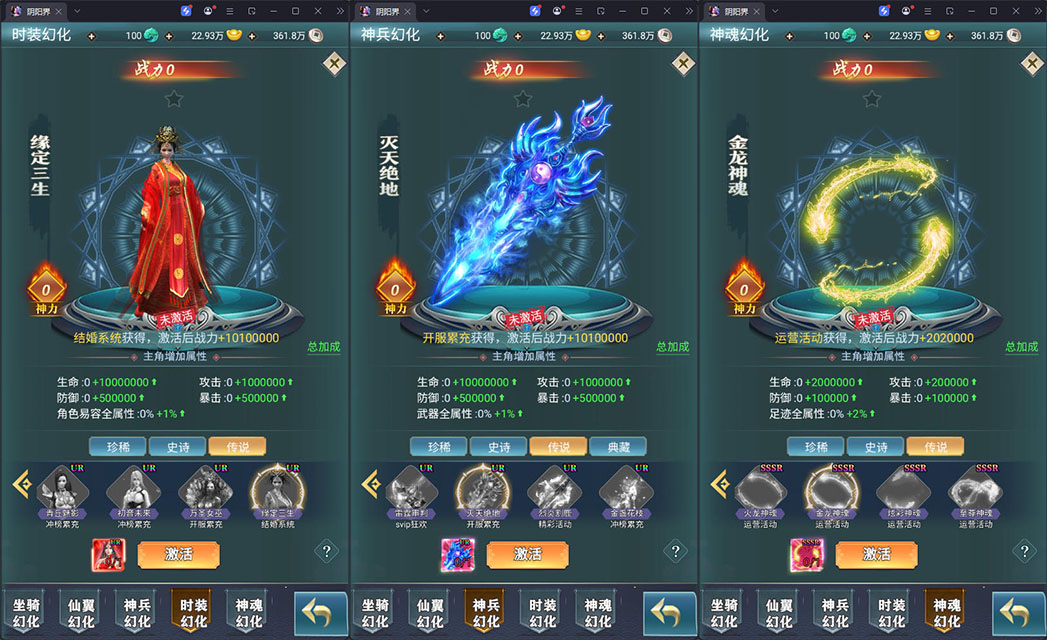
Task: Switch to the 典藏 rarity tab
Action: (x=617, y=447)
